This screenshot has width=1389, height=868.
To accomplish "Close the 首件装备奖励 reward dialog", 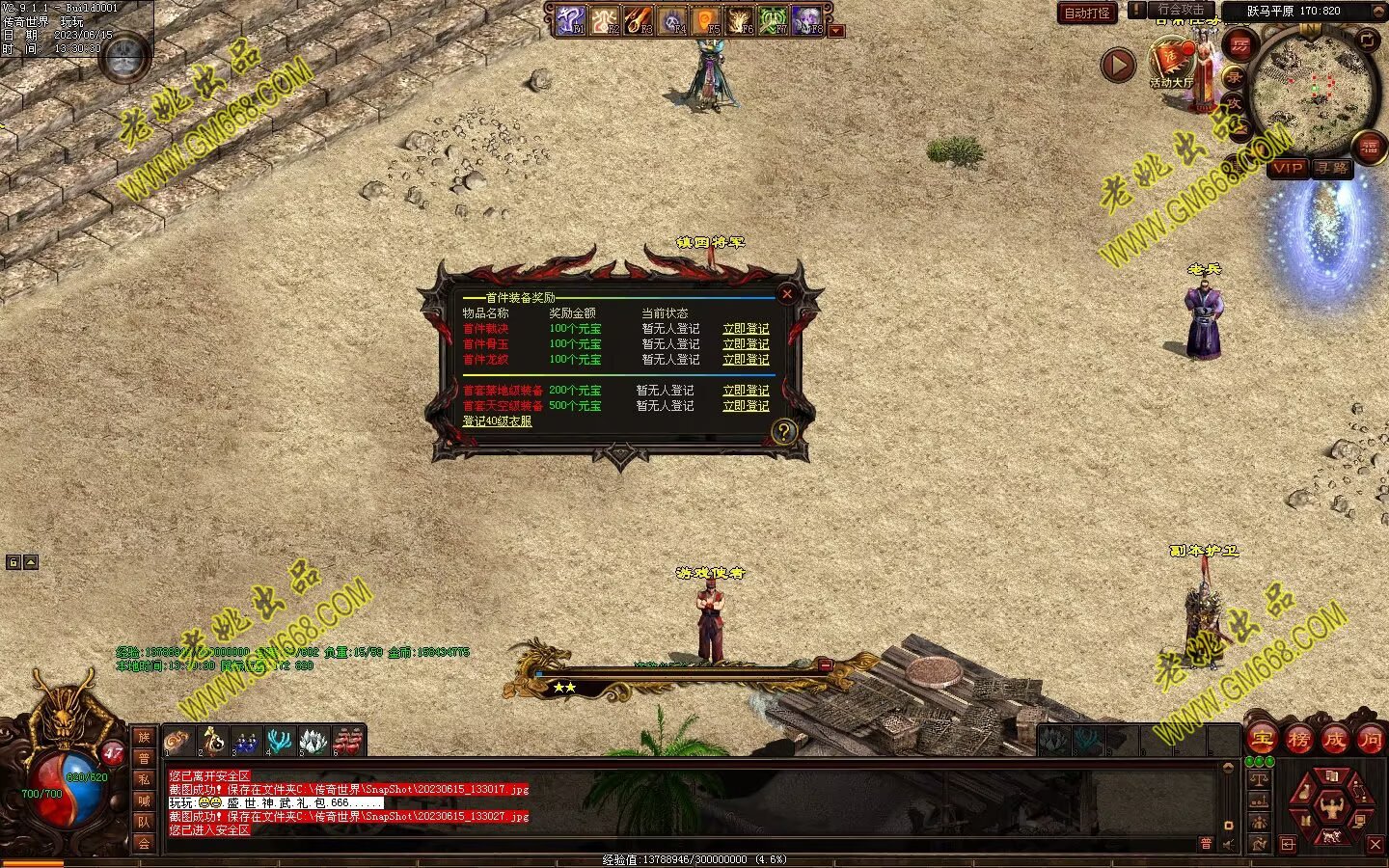I will 787,294.
